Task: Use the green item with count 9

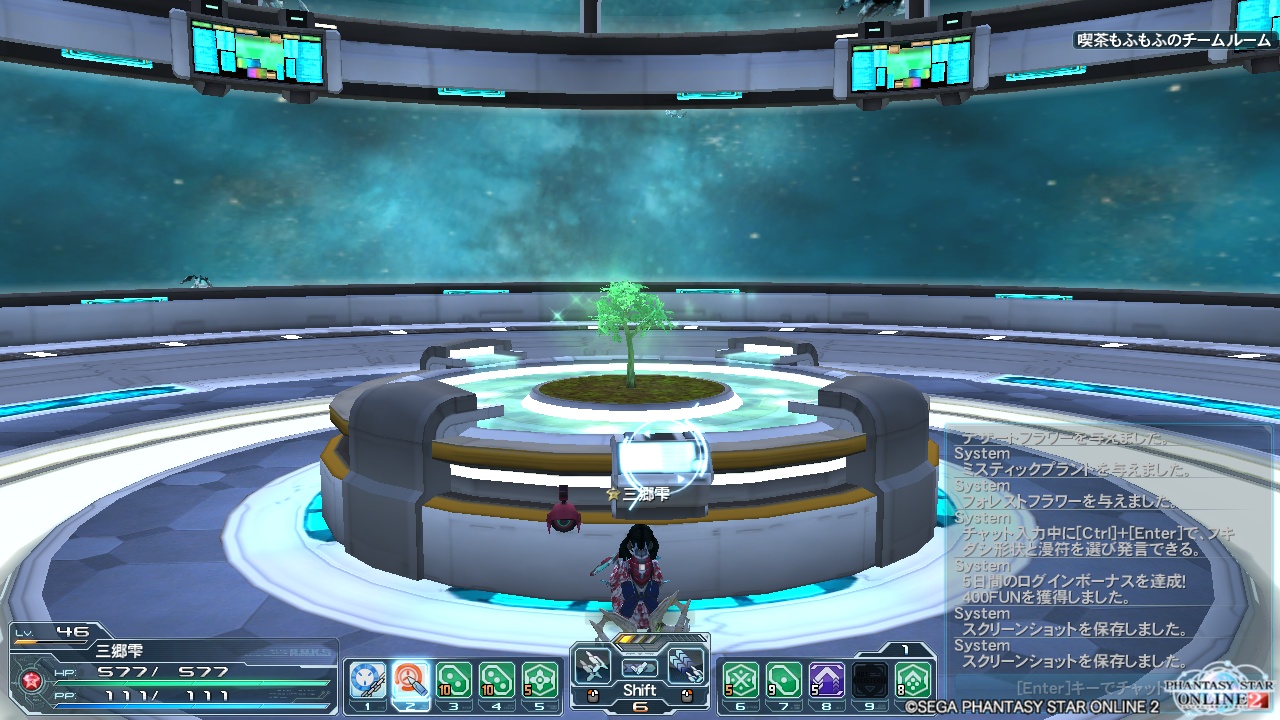Action: (x=784, y=681)
